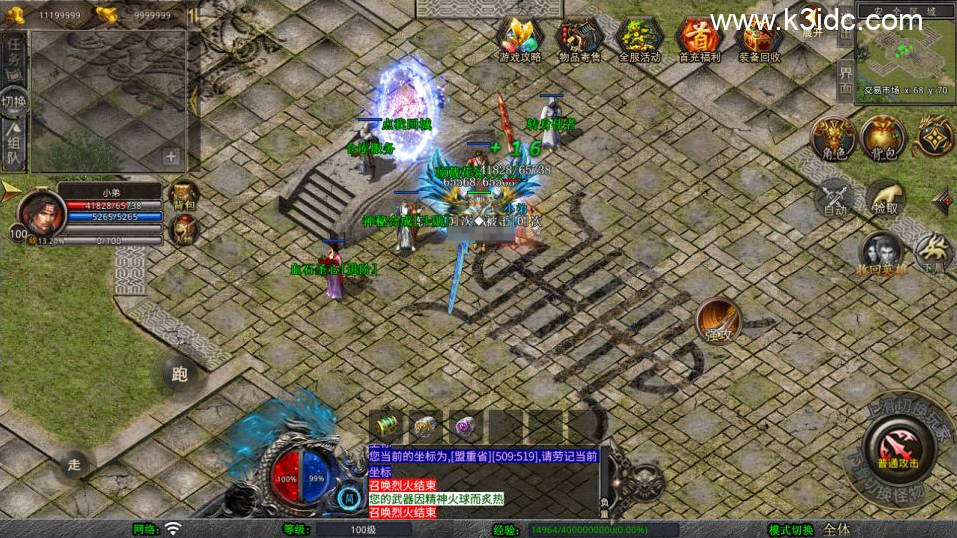Open the 全服活动 server events icon

pyautogui.click(x=639, y=38)
